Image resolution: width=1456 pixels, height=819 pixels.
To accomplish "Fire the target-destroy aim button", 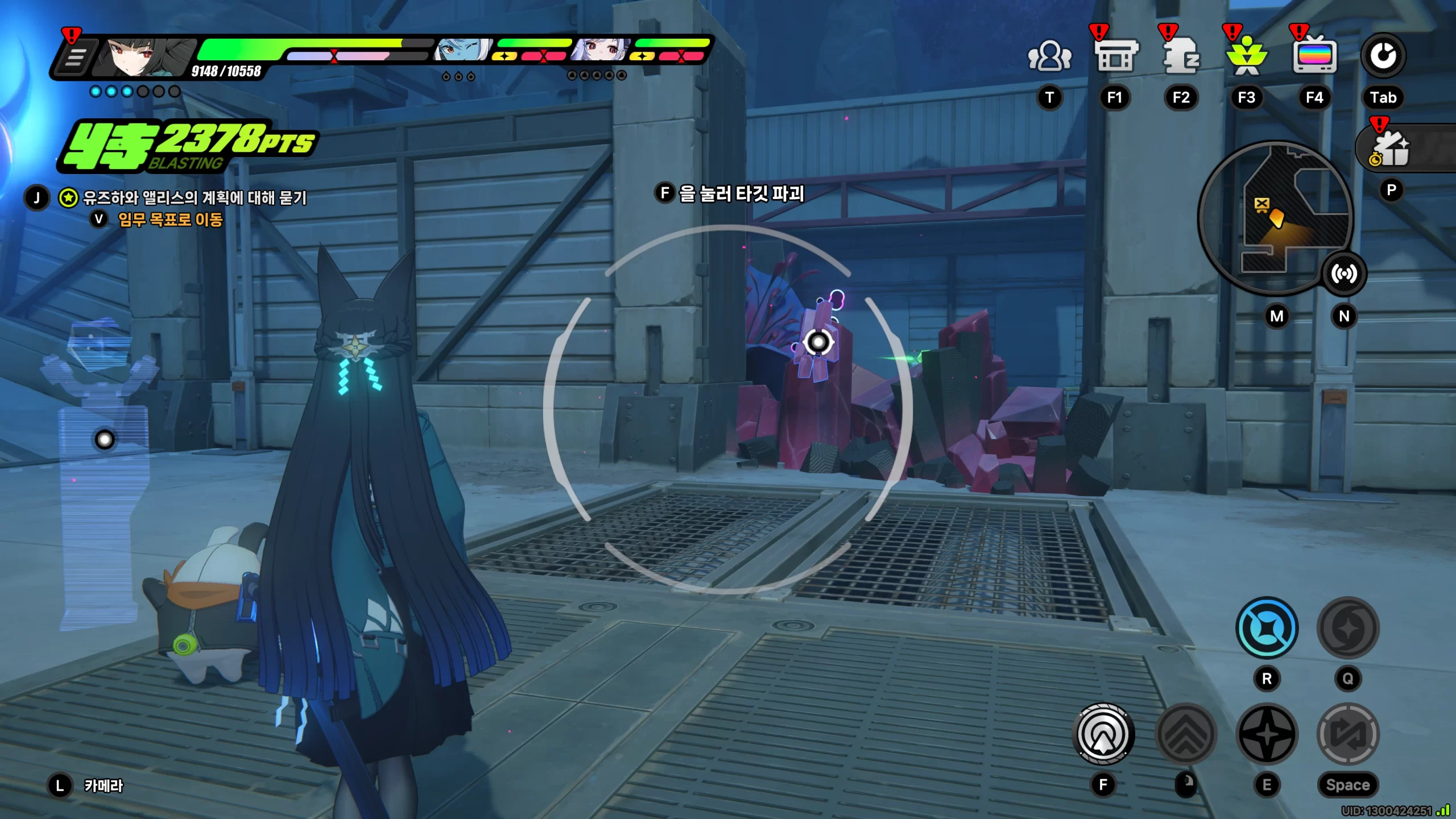I will pyautogui.click(x=1103, y=734).
